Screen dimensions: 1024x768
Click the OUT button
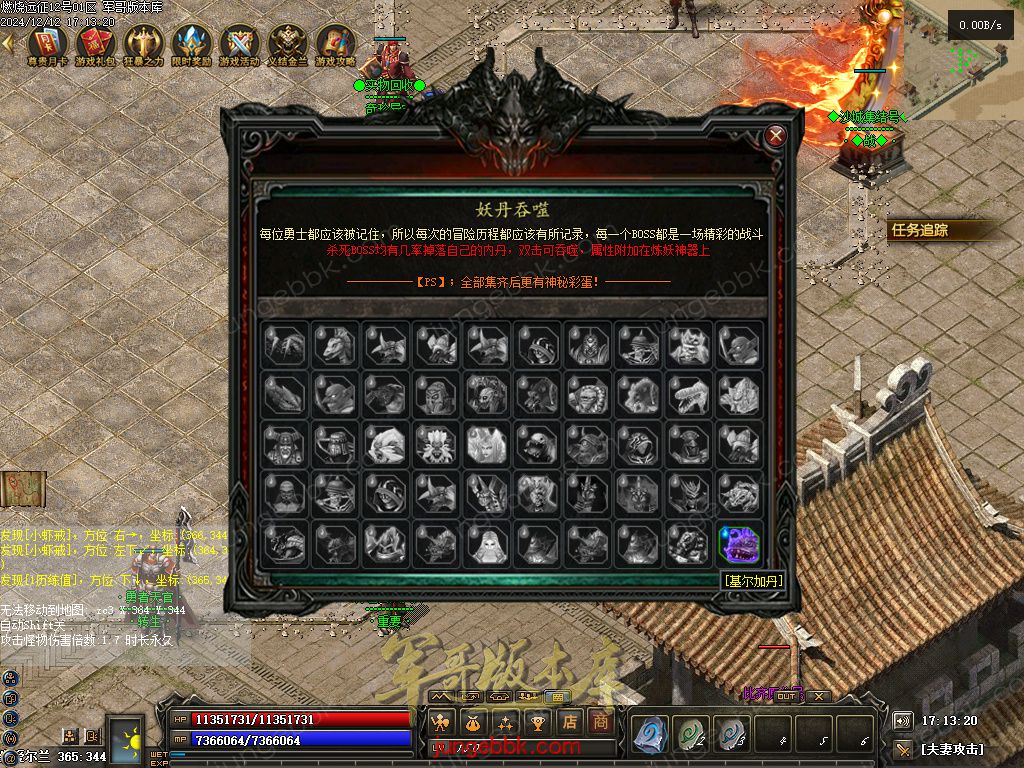(x=788, y=696)
